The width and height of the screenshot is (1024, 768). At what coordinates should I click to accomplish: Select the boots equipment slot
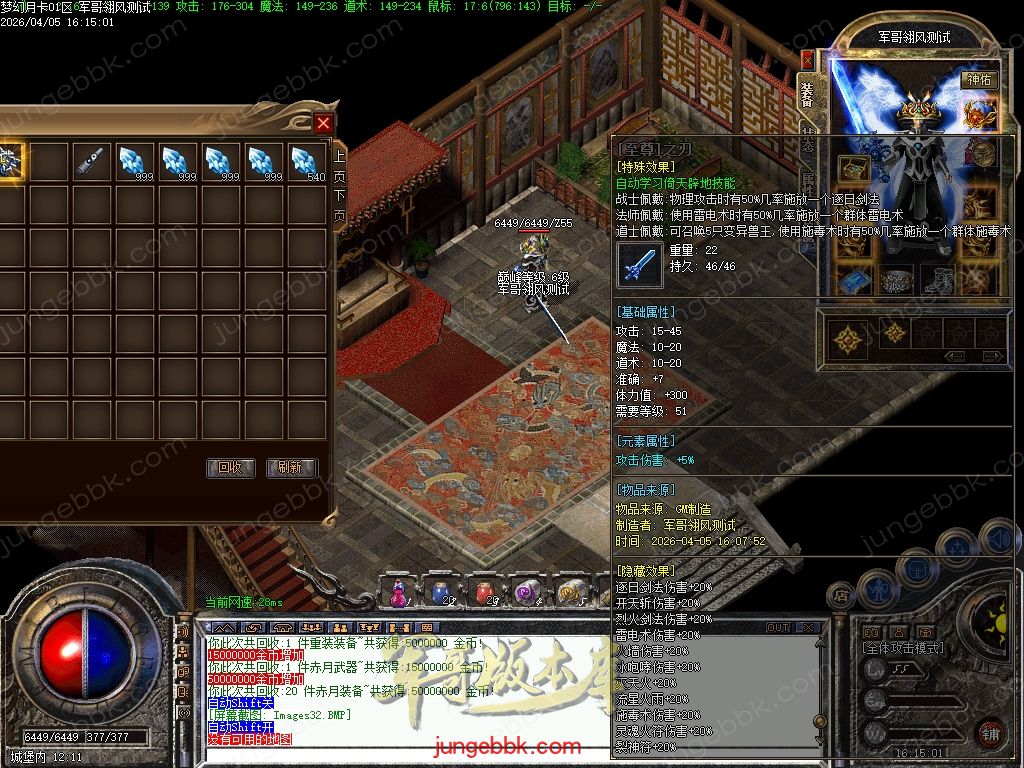coord(937,281)
